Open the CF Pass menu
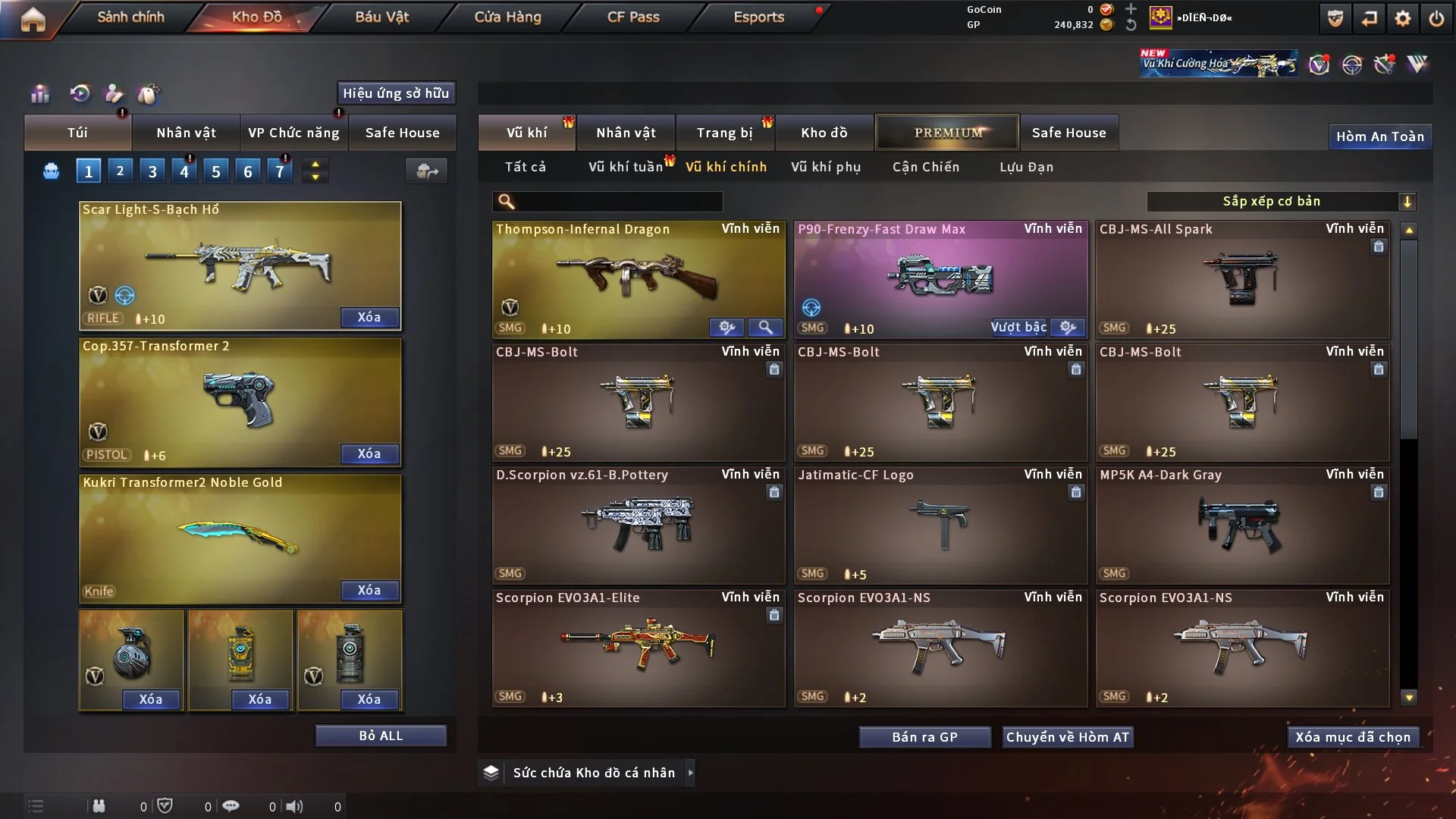Image resolution: width=1456 pixels, height=819 pixels. click(633, 17)
